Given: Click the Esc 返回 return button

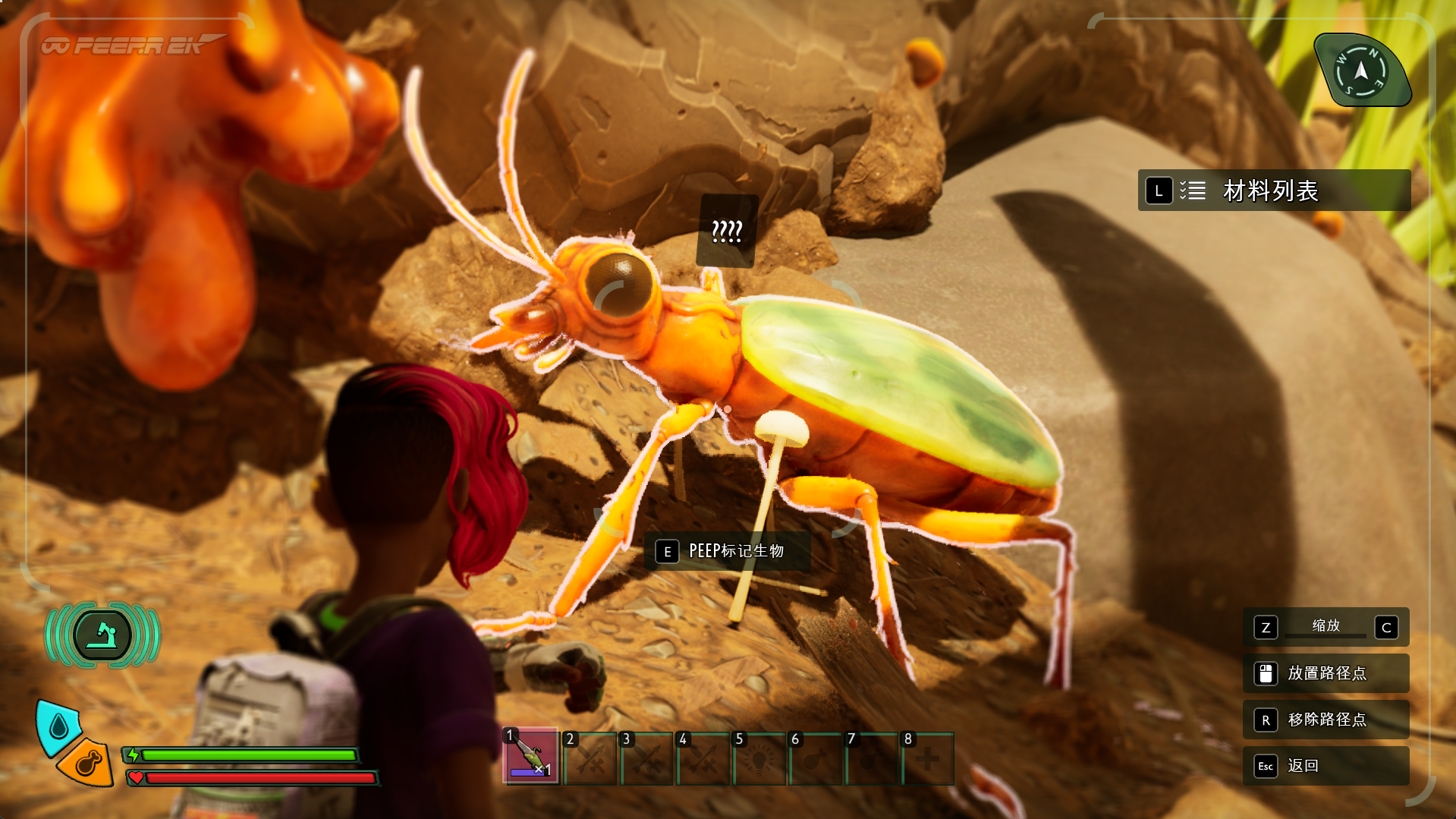Looking at the screenshot, I should coord(1325,767).
